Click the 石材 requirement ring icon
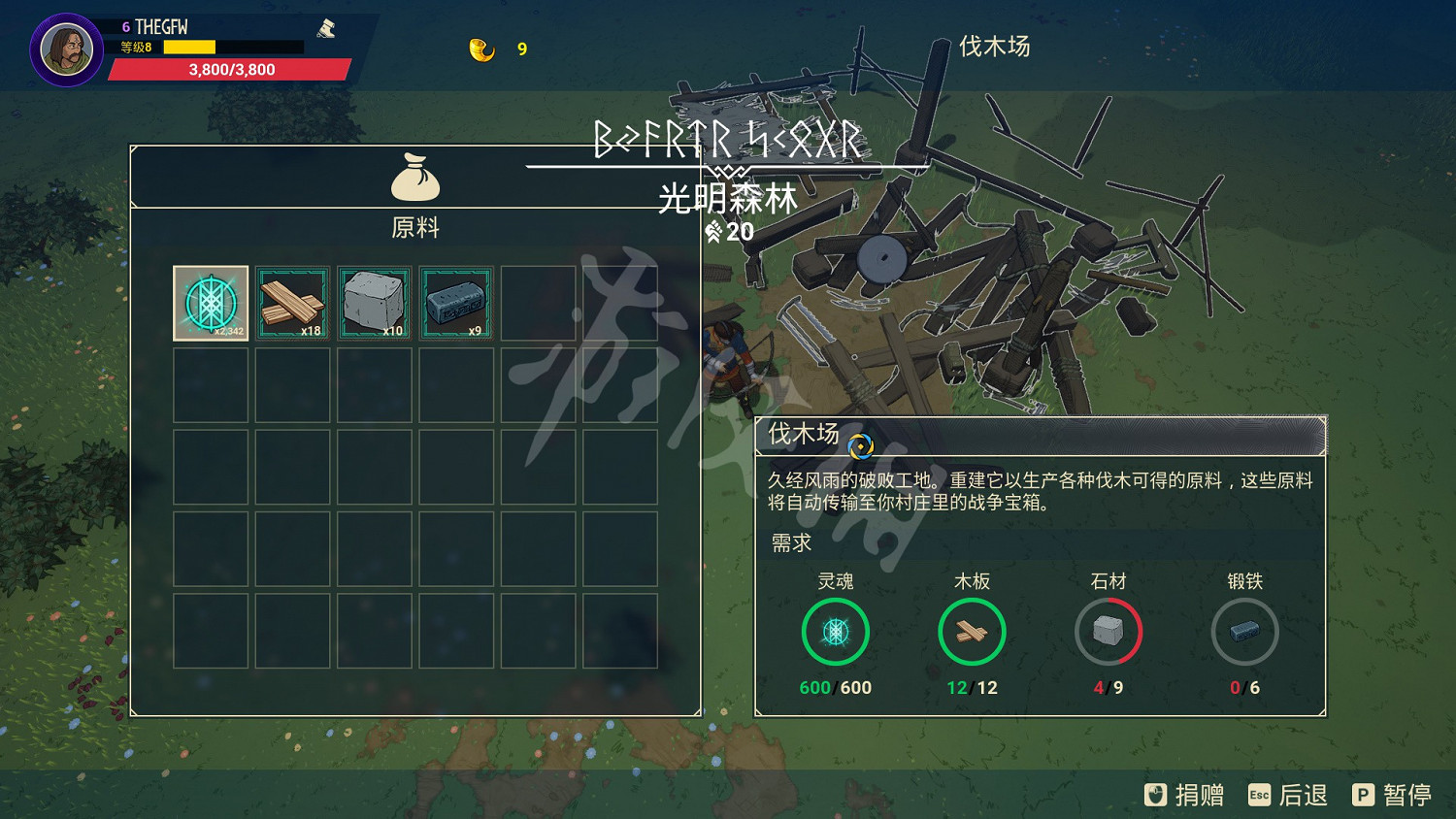 [x=1109, y=631]
